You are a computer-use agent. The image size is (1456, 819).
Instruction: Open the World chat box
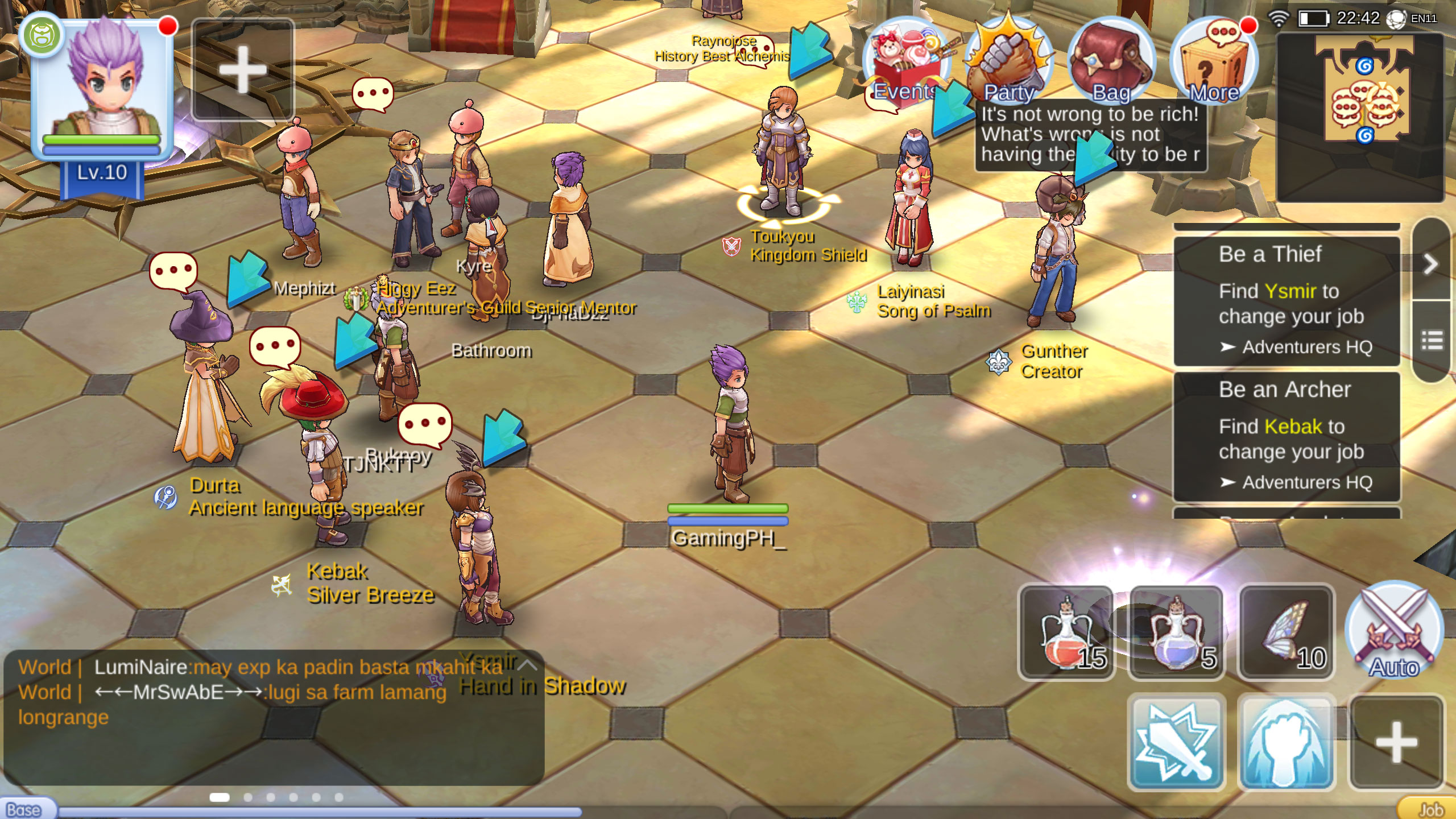[273, 717]
